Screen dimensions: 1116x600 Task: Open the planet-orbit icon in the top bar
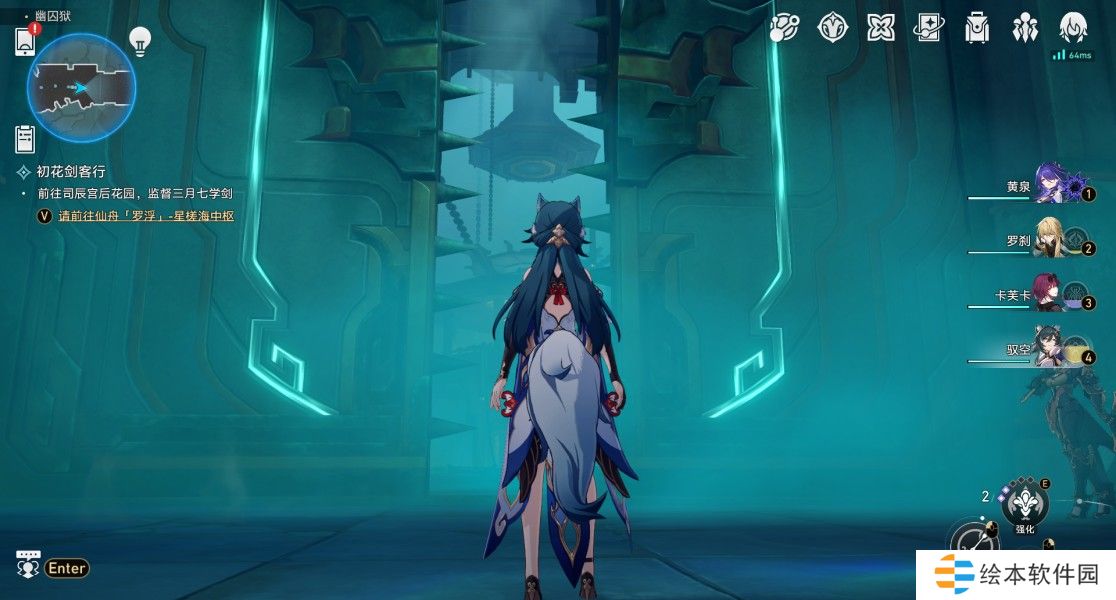[x=784, y=28]
